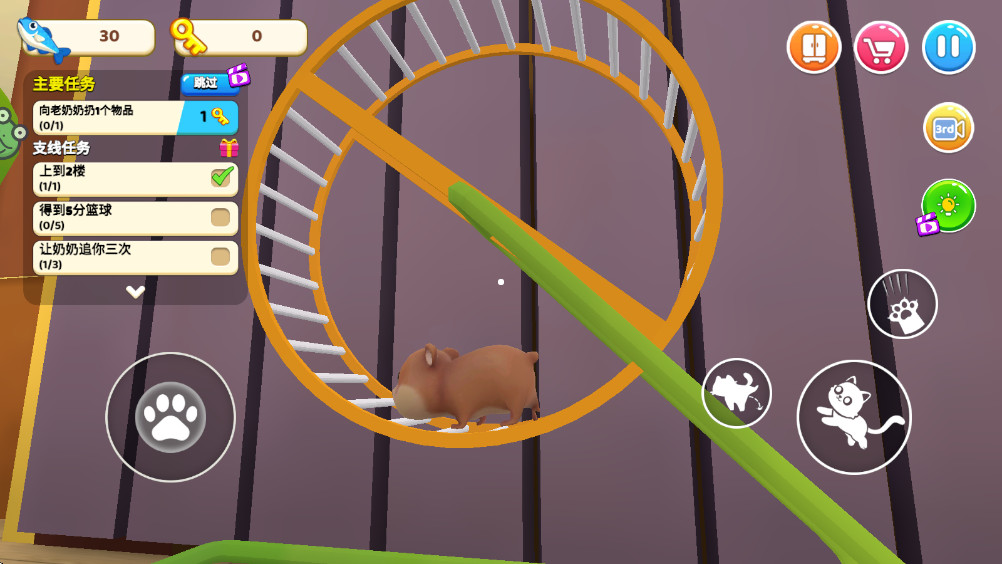1002x564 pixels.
Task: Tap the cat jump button
Action: coord(853,416)
